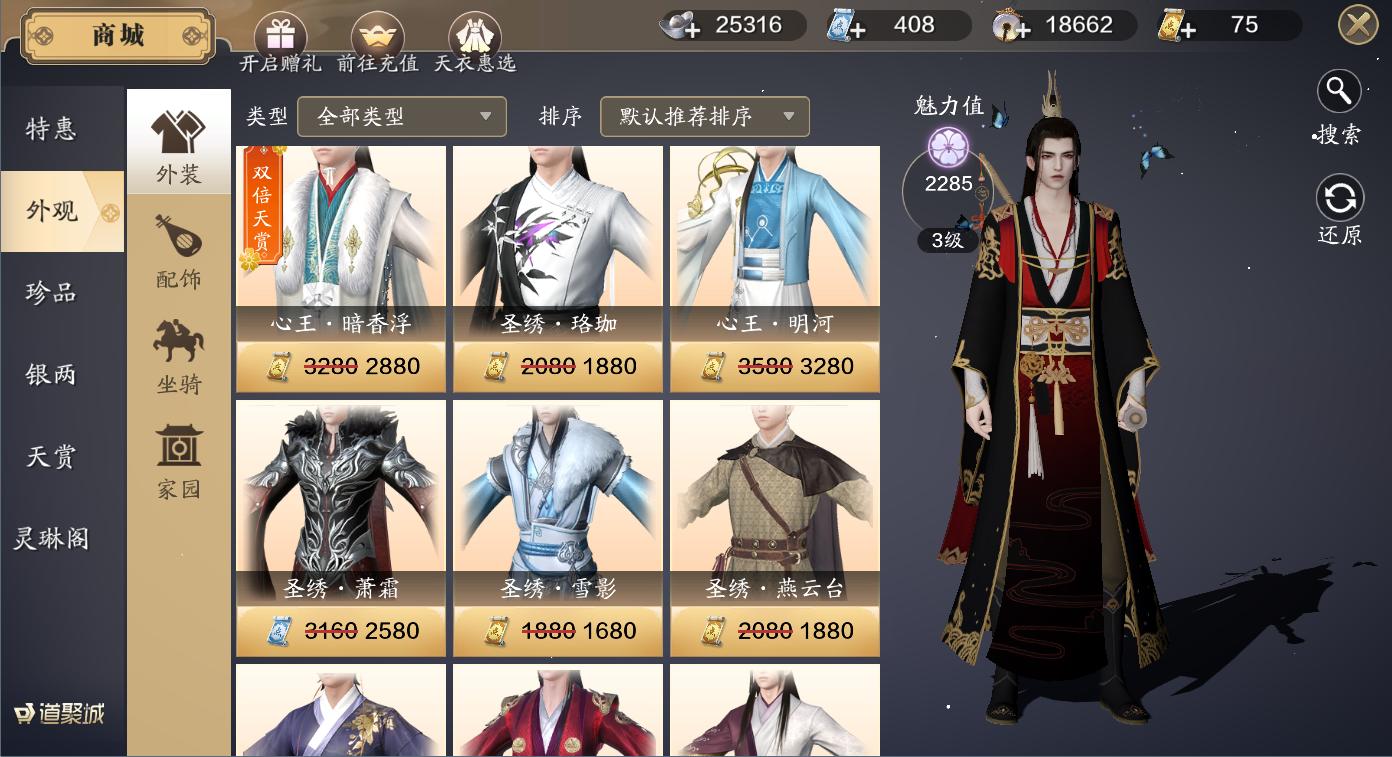Select the 坐骑 mounts category
Screen dimensions: 1392x757
tap(179, 355)
